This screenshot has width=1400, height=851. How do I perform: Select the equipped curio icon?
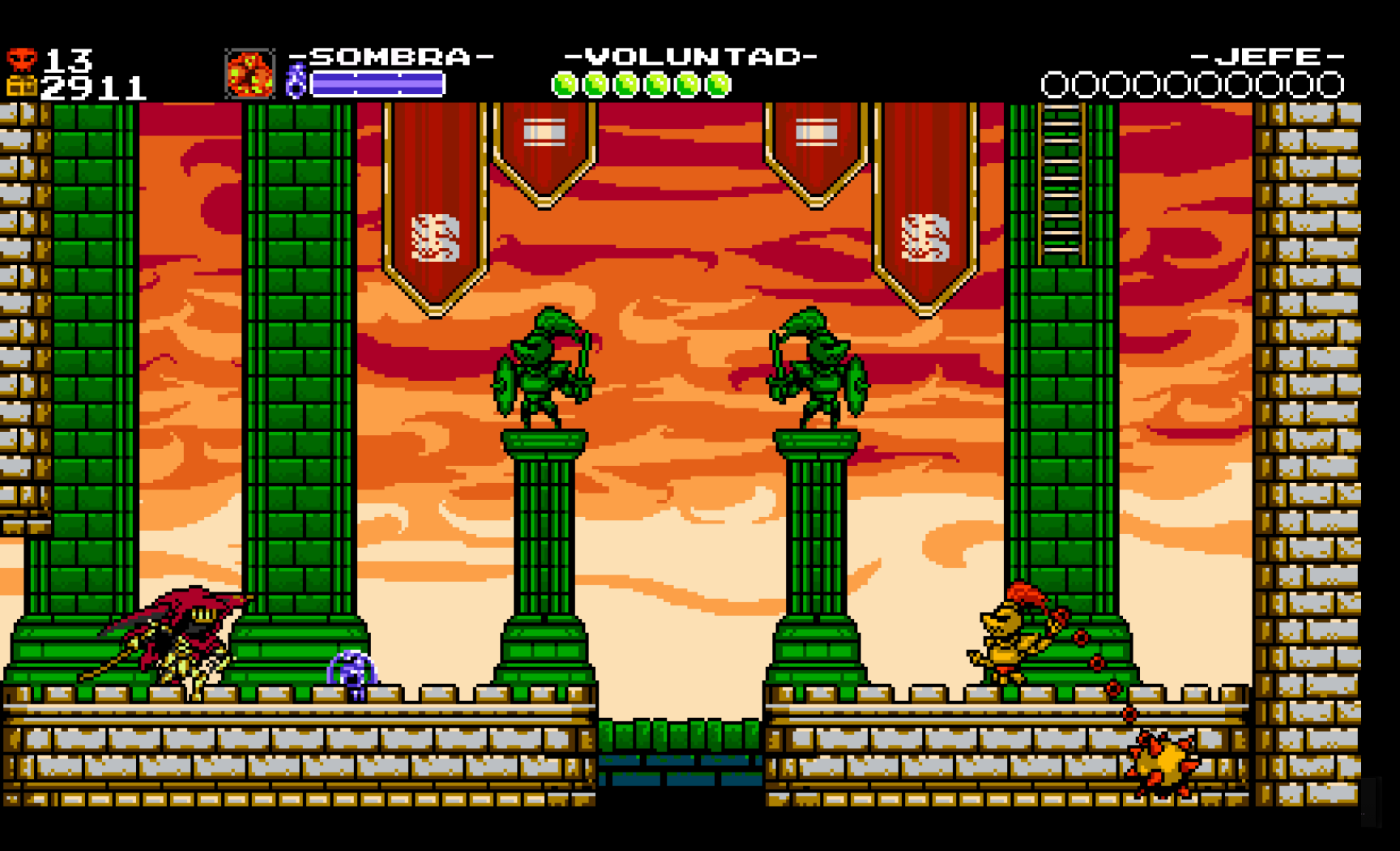tap(250, 75)
